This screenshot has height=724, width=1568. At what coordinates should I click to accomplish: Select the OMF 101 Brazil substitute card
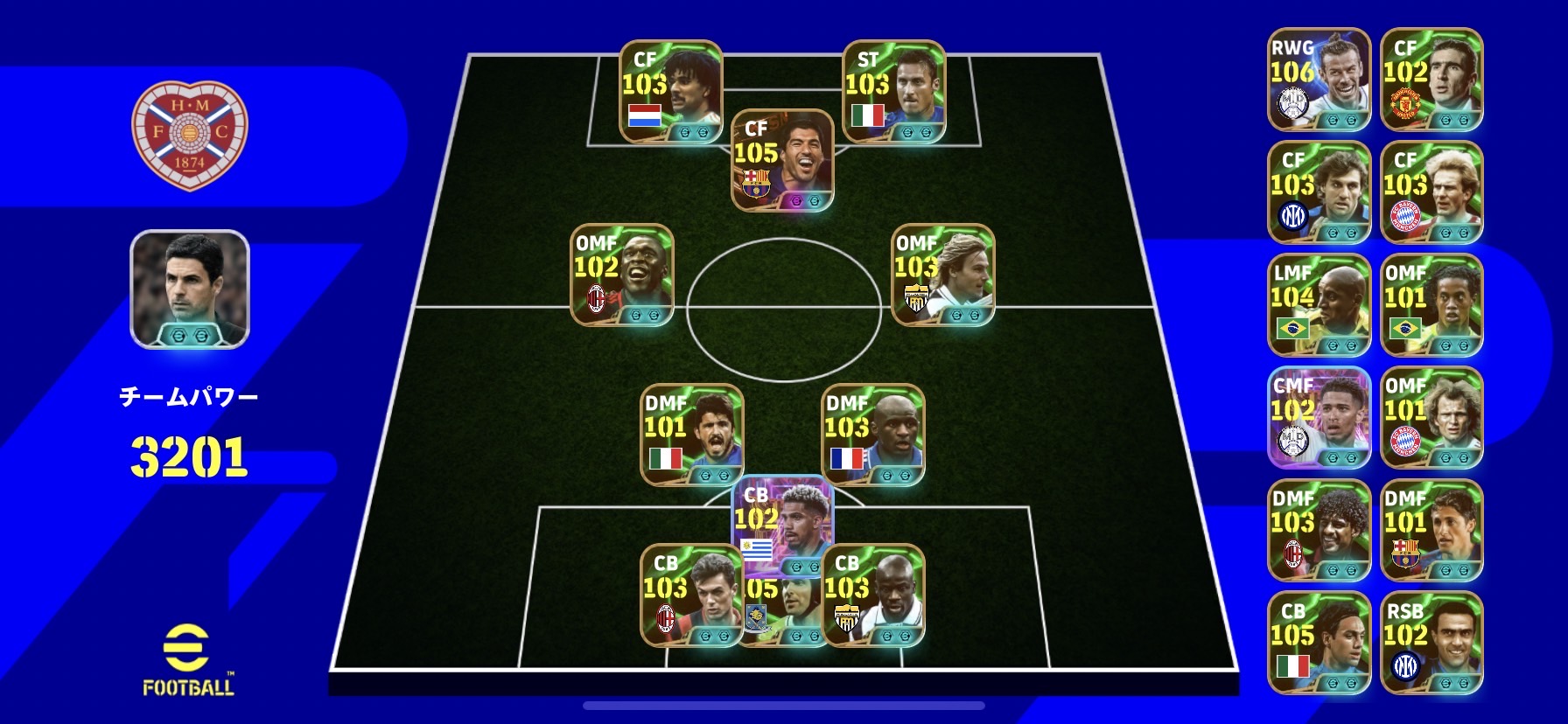pyautogui.click(x=1431, y=304)
